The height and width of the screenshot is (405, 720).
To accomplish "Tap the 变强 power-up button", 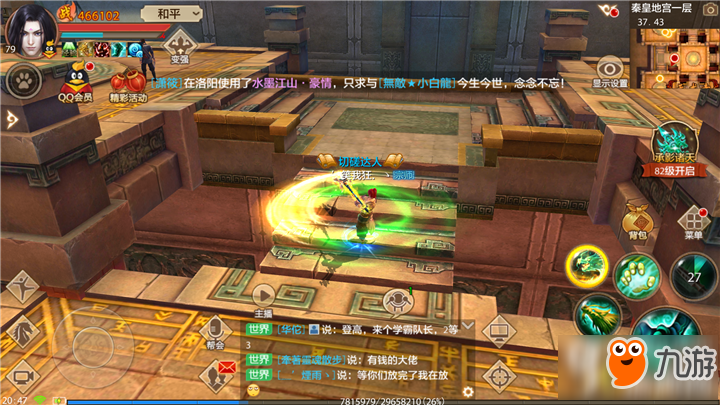I will (x=179, y=46).
